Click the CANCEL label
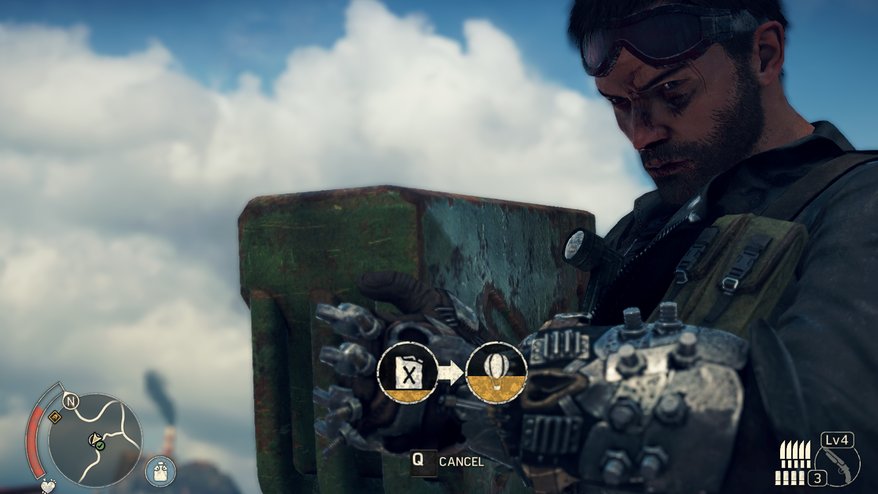 click(461, 462)
